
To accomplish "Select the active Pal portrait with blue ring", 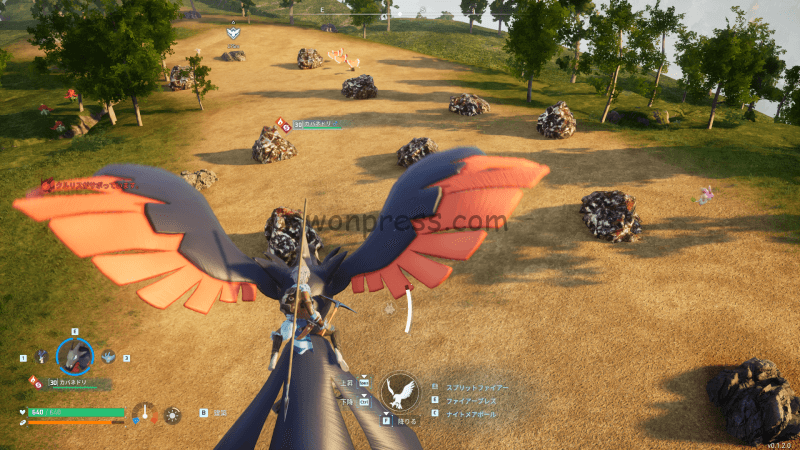I will [x=74, y=355].
